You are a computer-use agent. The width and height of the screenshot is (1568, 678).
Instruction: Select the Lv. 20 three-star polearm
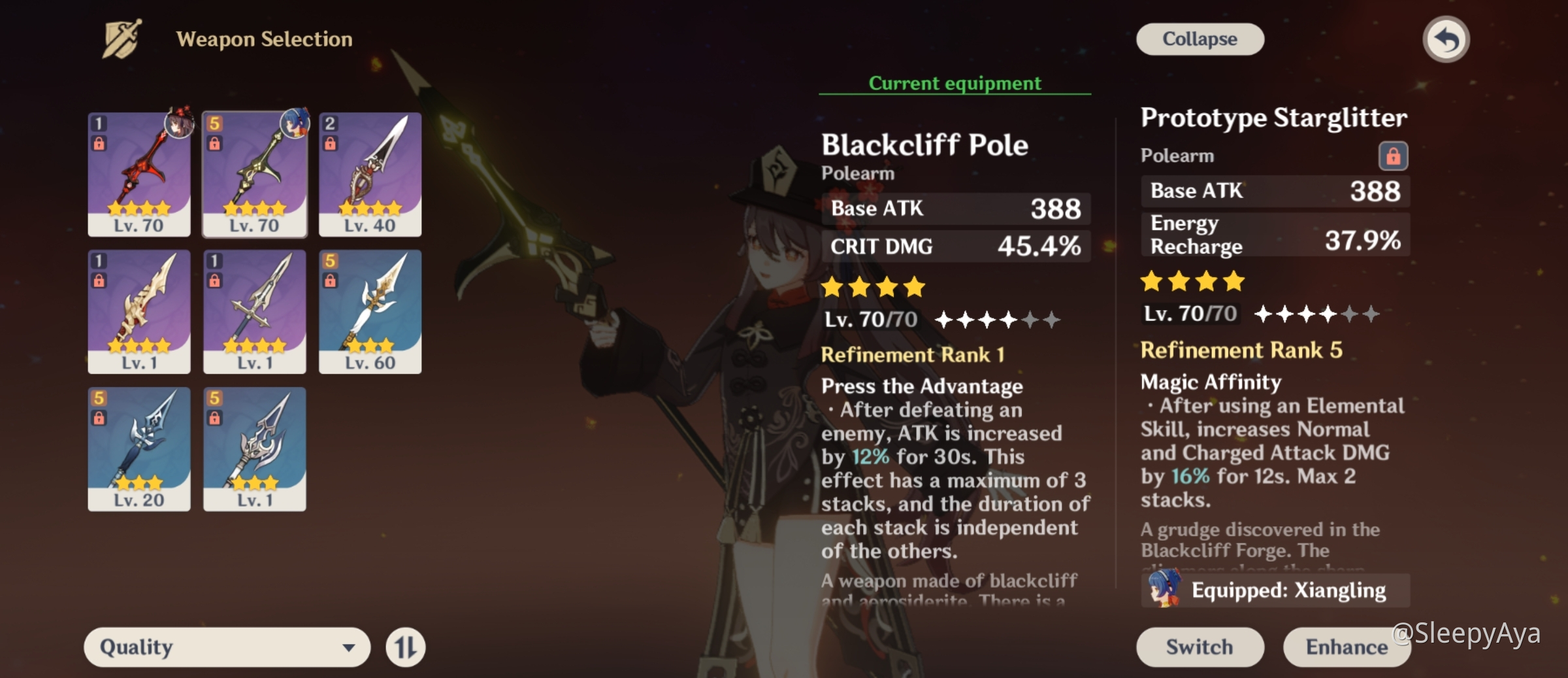tap(139, 449)
